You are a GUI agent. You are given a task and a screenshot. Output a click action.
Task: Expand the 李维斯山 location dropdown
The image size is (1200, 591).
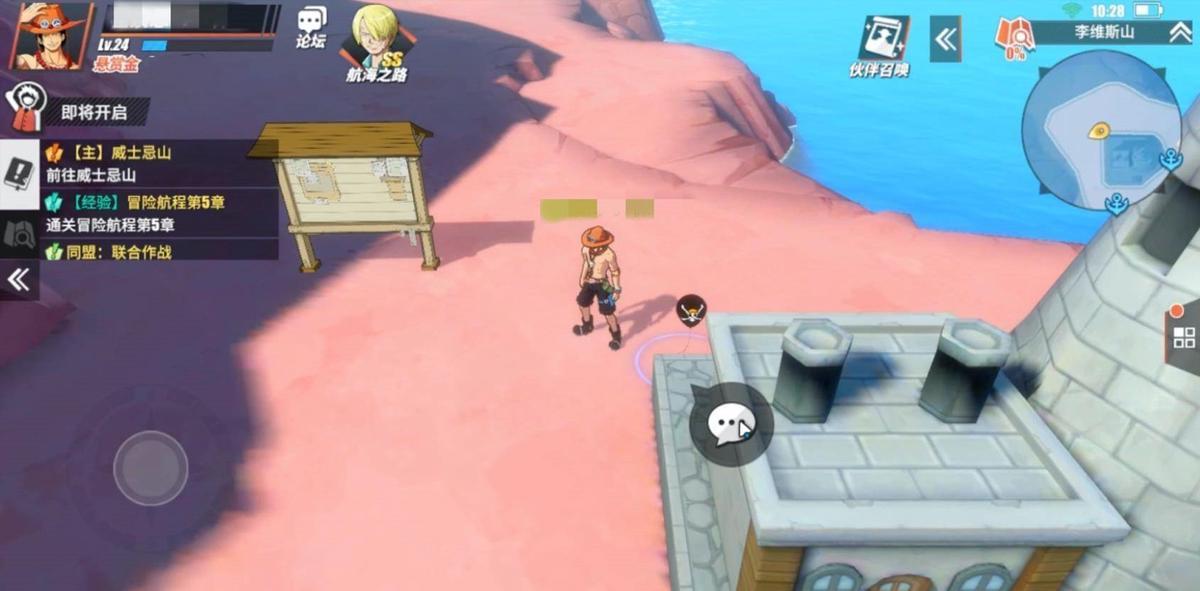tap(1180, 33)
